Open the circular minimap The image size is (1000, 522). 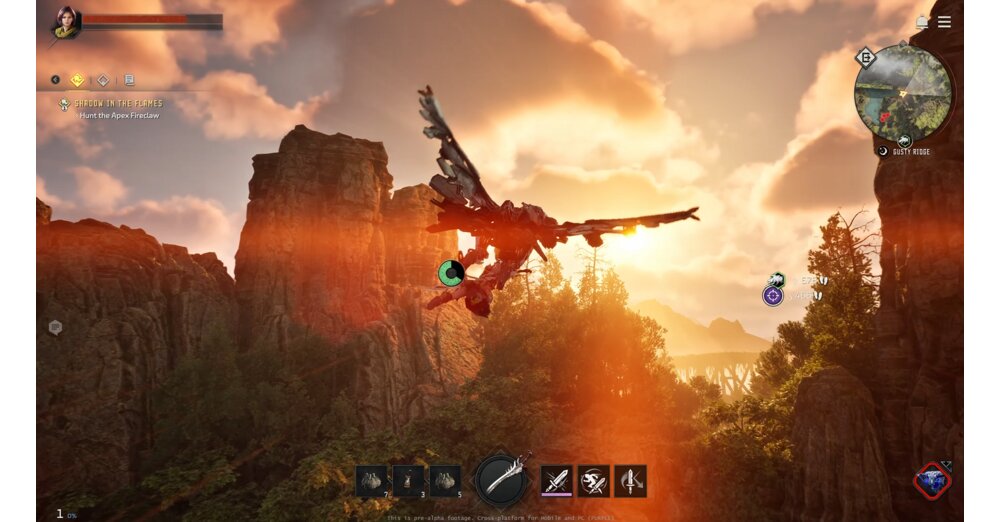903,93
